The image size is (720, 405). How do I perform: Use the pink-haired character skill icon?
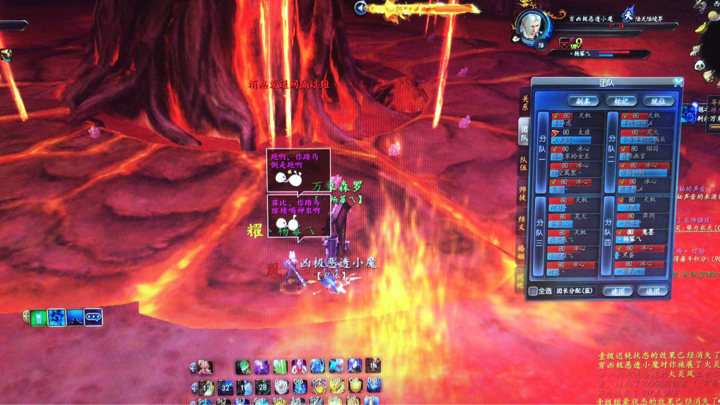pyautogui.click(x=204, y=367)
